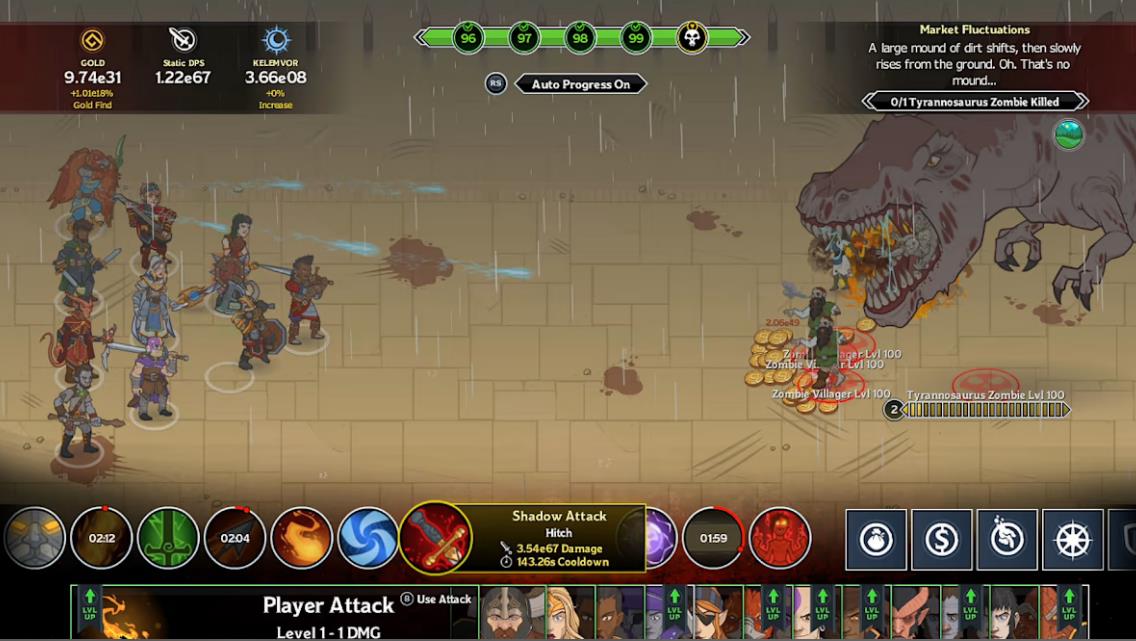Level up the Player Attack click damage

click(90, 609)
